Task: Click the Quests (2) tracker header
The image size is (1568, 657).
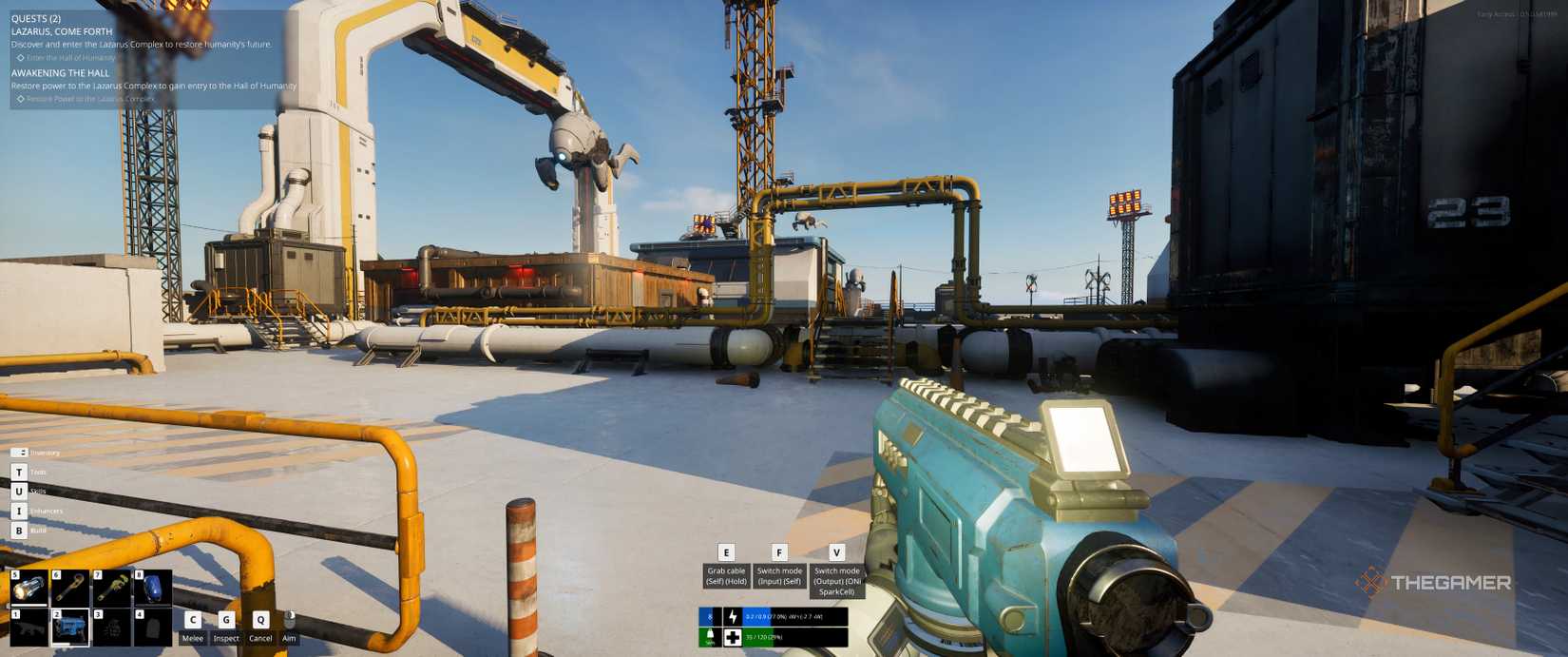Action: [36, 18]
